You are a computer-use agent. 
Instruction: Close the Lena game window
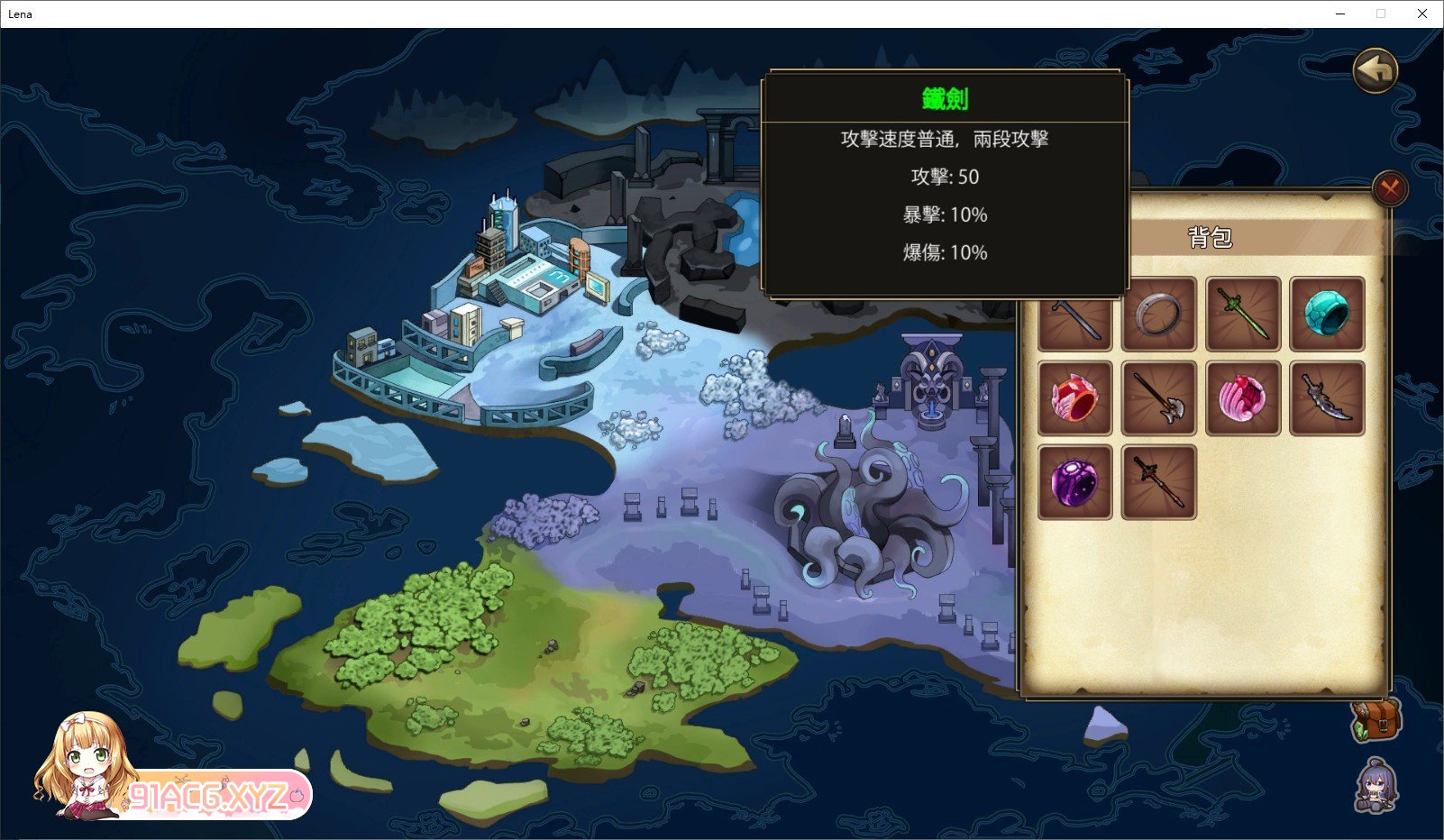point(1421,14)
